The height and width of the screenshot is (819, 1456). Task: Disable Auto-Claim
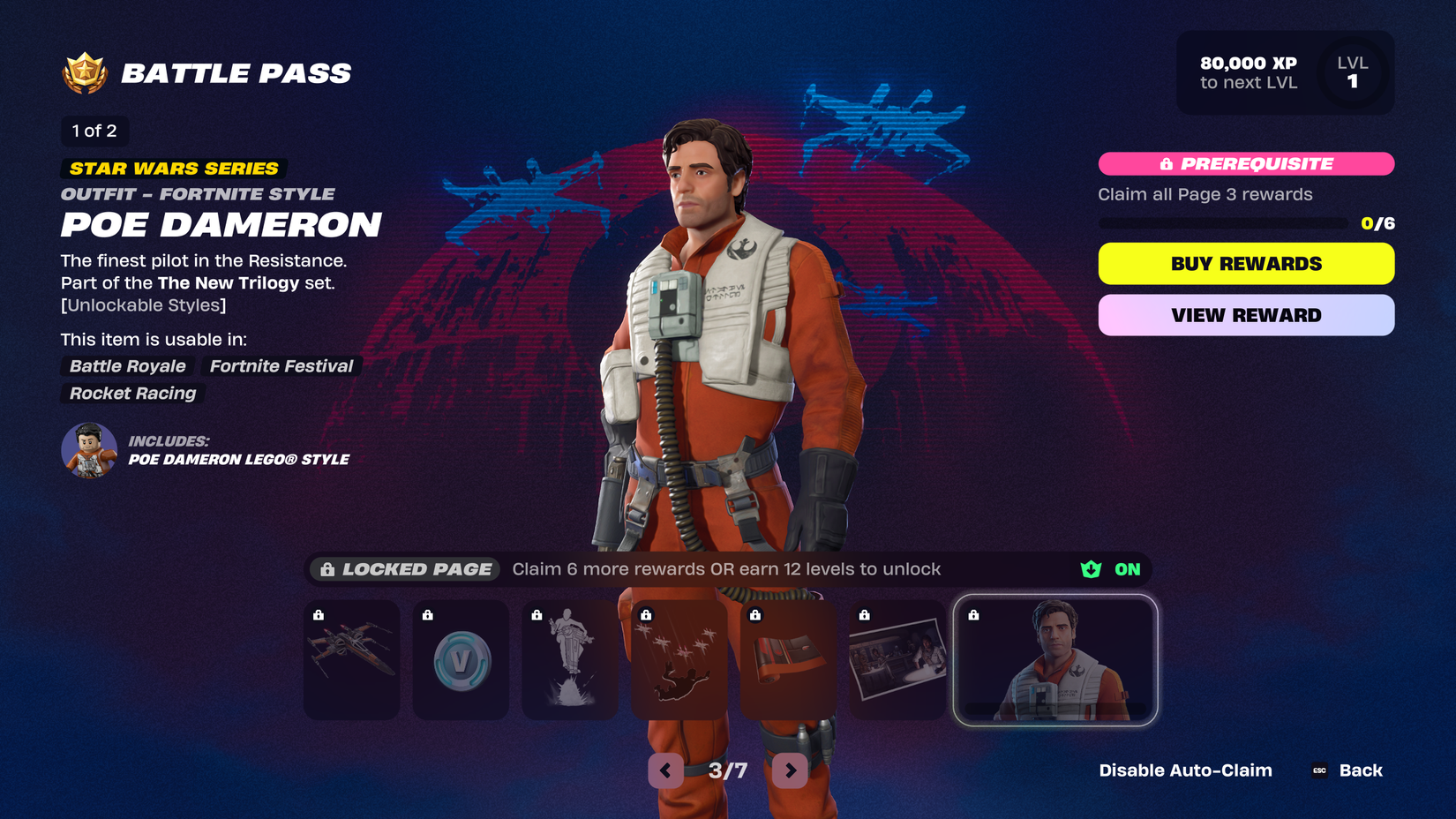pyautogui.click(x=1185, y=770)
